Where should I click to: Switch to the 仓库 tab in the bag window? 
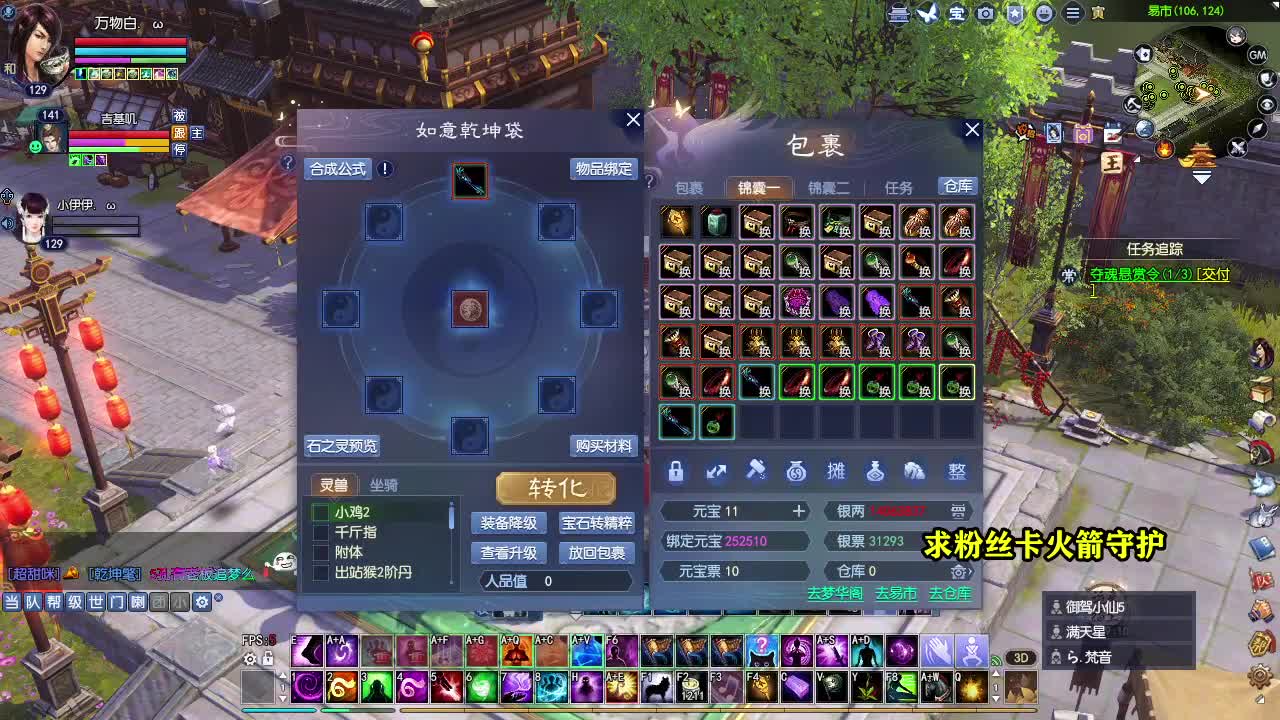coord(956,186)
